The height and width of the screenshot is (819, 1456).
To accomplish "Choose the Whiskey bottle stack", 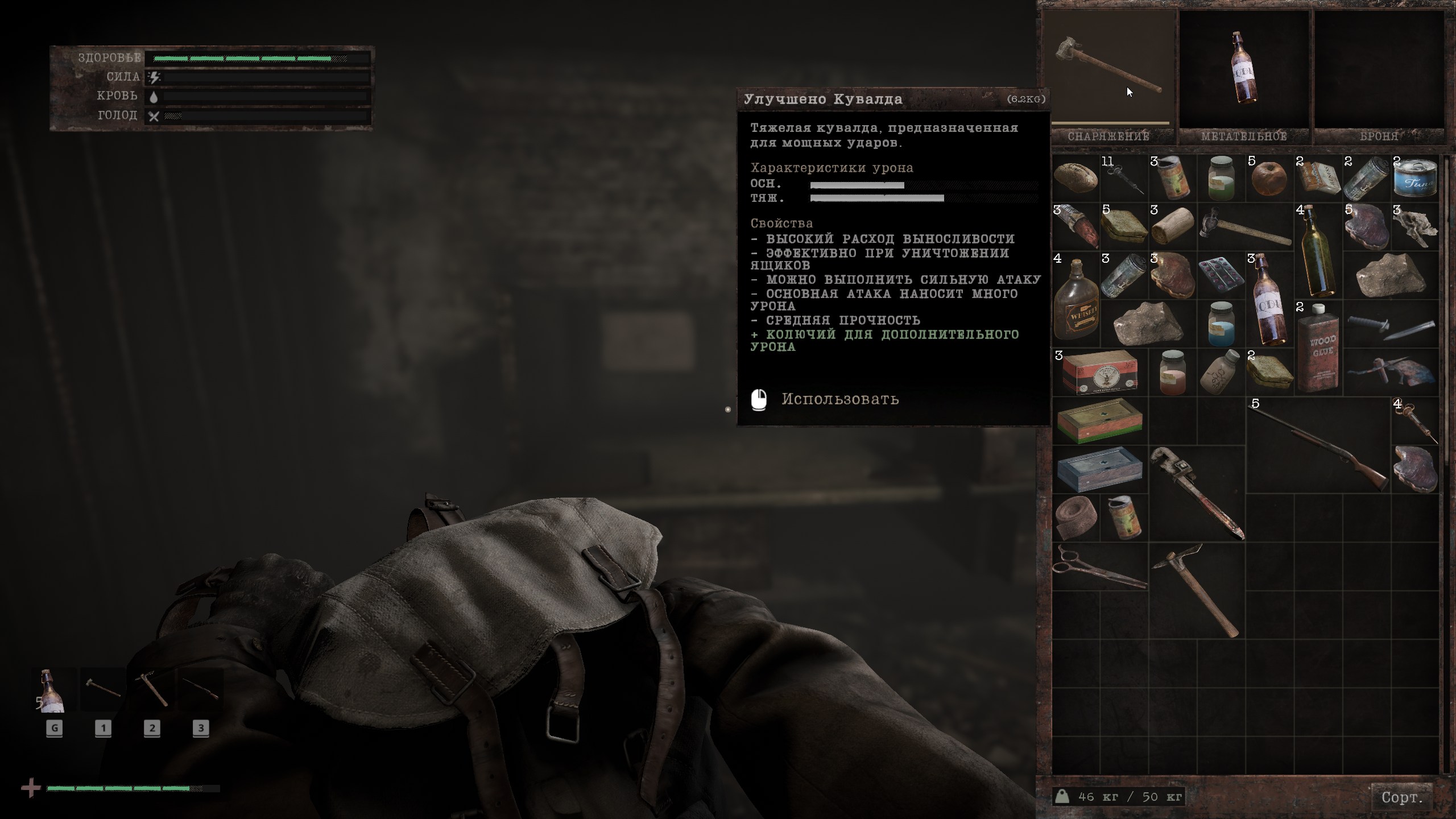I will pyautogui.click(x=1076, y=300).
